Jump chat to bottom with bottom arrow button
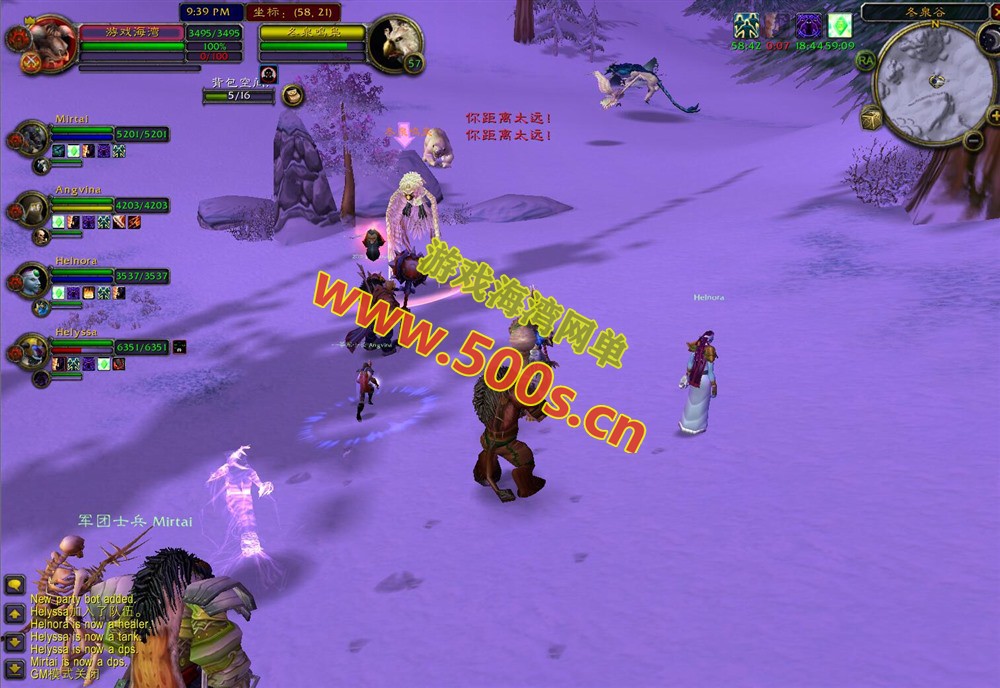Image resolution: width=1000 pixels, height=688 pixels. tap(14, 667)
